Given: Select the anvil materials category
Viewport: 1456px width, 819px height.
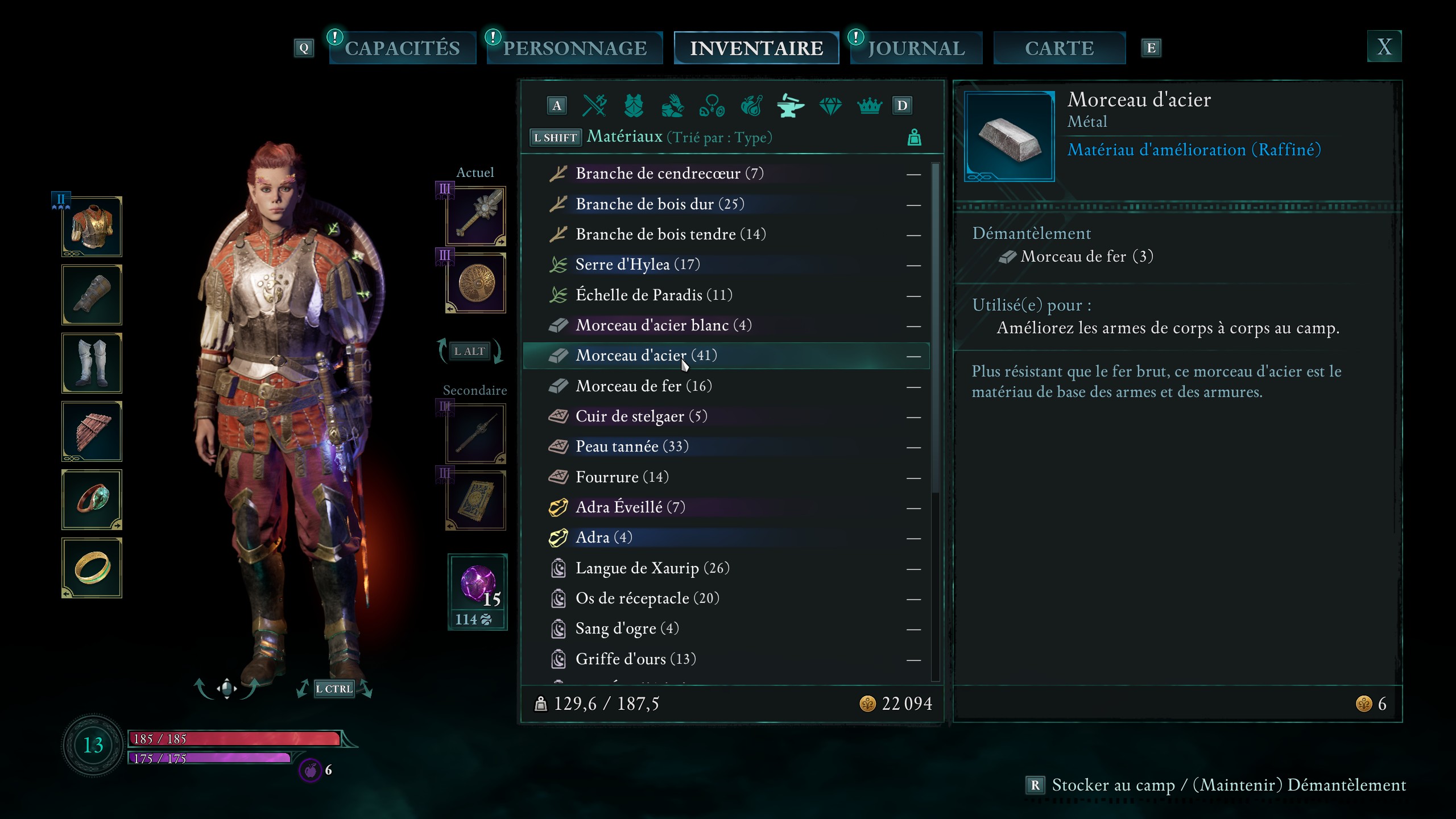Looking at the screenshot, I should pos(791,105).
